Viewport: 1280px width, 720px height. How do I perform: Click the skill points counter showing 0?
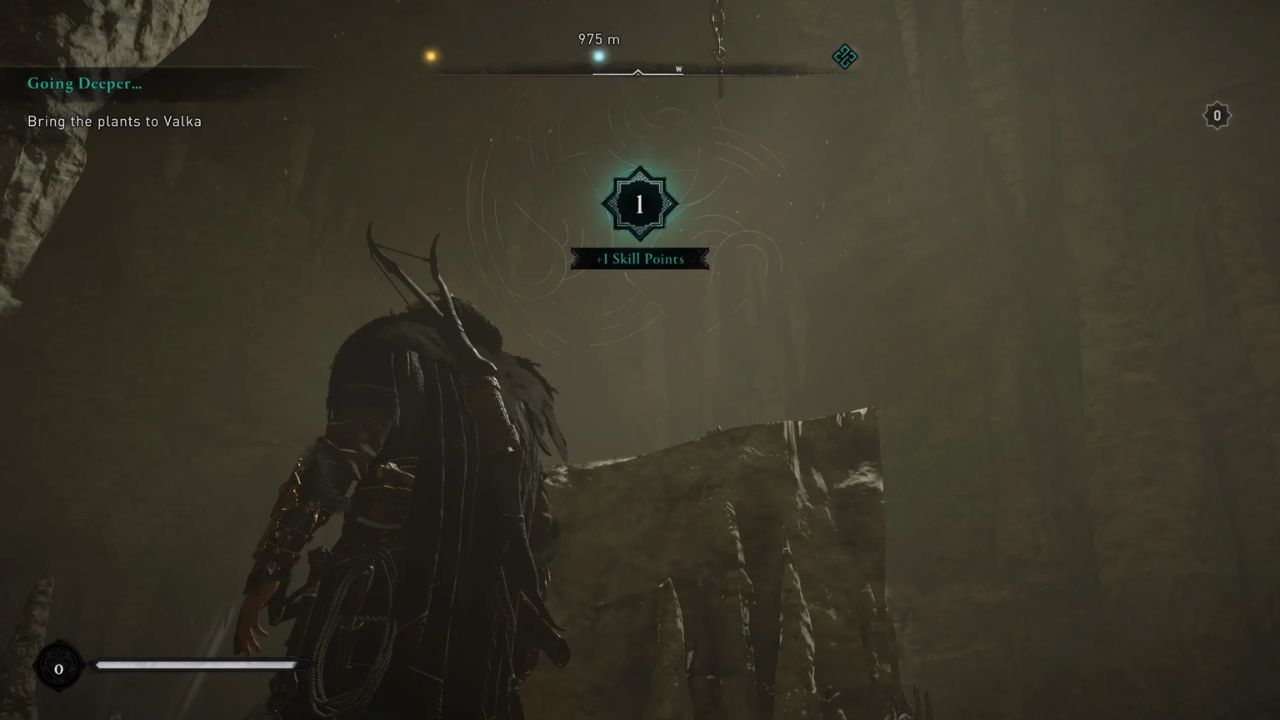coord(1216,115)
